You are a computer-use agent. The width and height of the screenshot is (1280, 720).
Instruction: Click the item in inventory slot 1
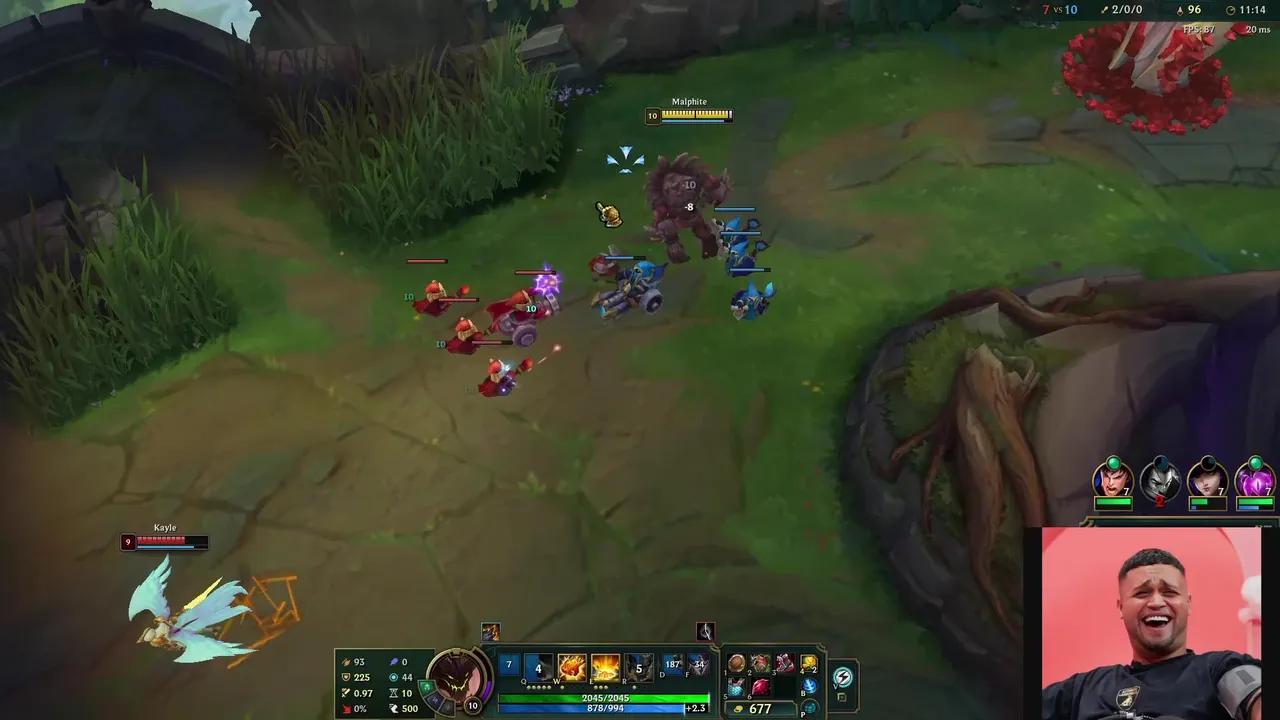click(736, 663)
